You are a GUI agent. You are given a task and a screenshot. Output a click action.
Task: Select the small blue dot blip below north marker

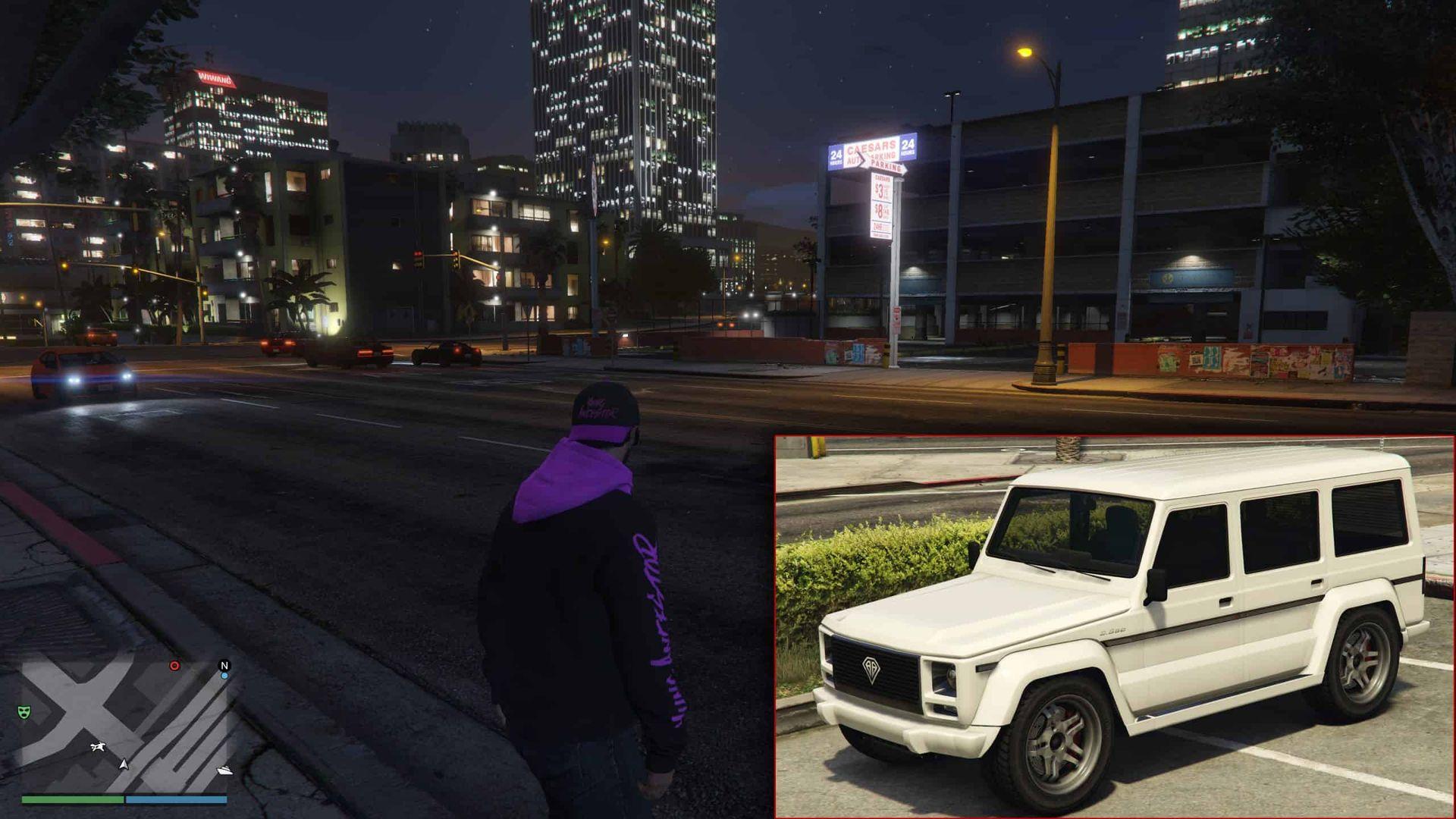coord(224,675)
